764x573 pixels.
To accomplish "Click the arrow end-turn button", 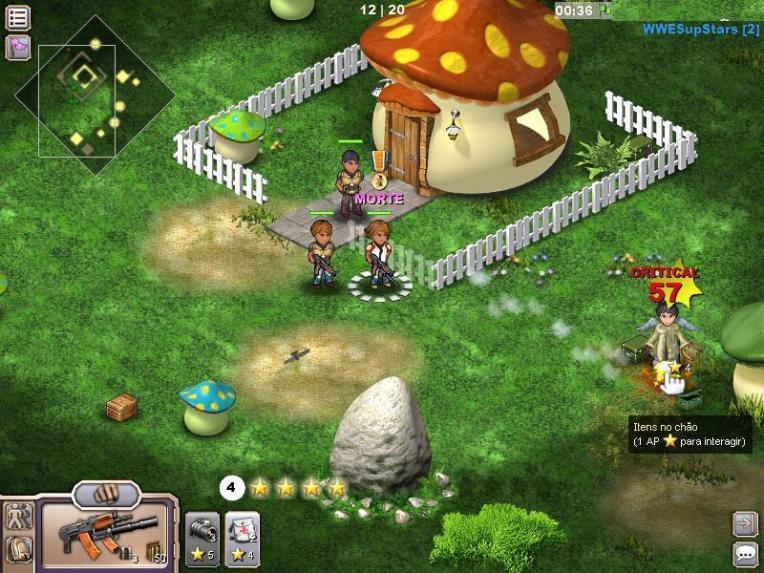I will click(745, 524).
